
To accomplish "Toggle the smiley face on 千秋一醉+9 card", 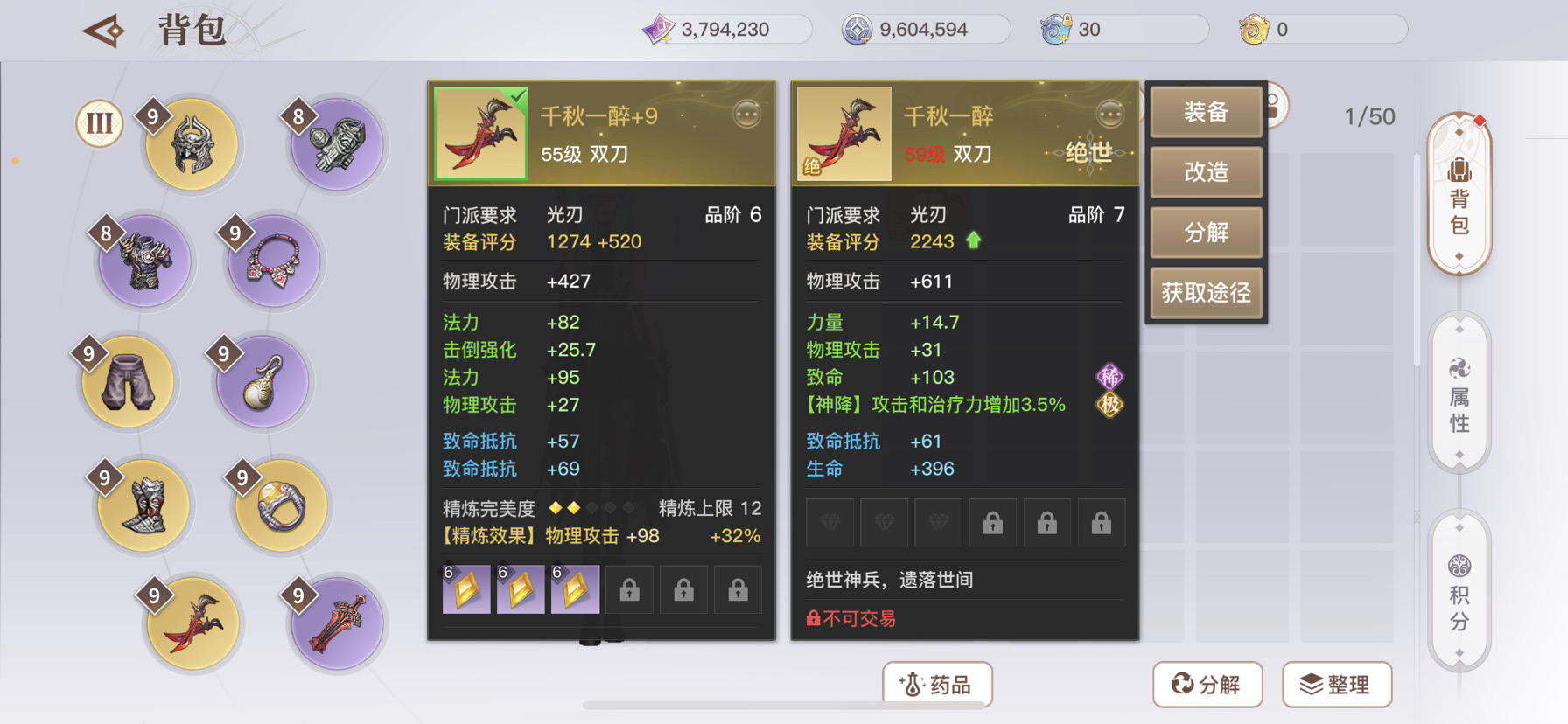I will 745,113.
